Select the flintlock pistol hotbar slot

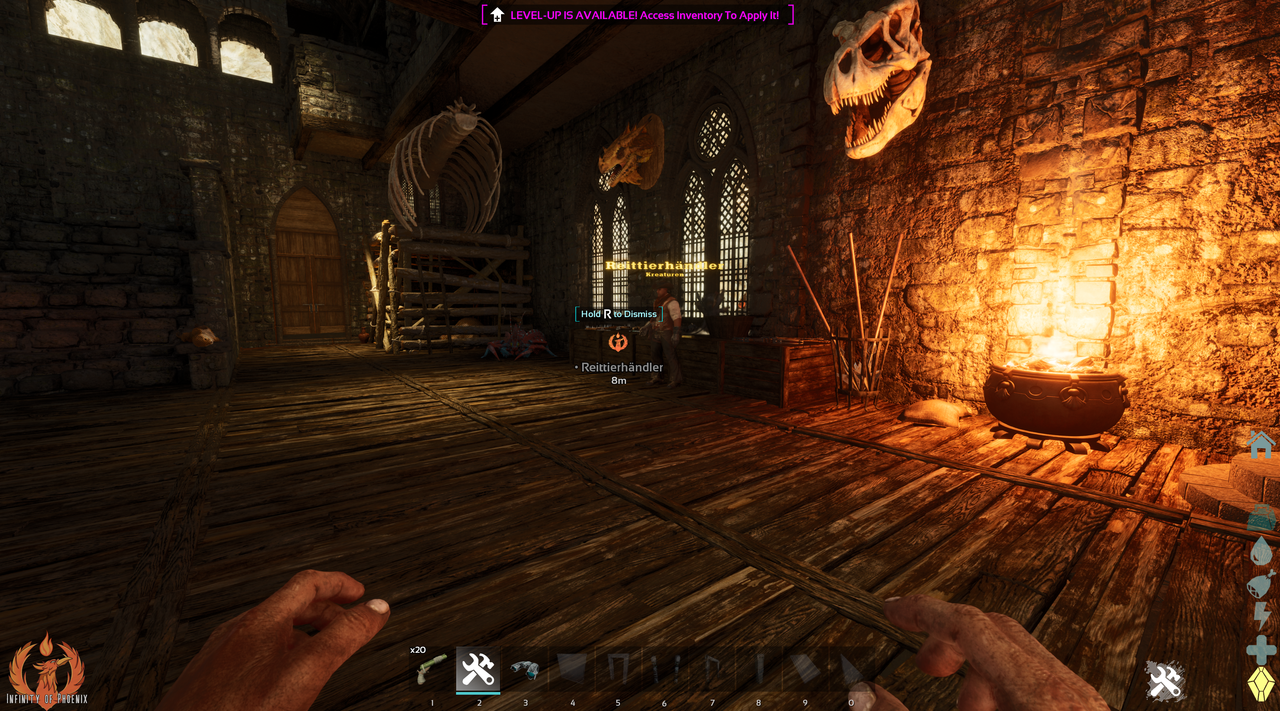[x=432, y=669]
